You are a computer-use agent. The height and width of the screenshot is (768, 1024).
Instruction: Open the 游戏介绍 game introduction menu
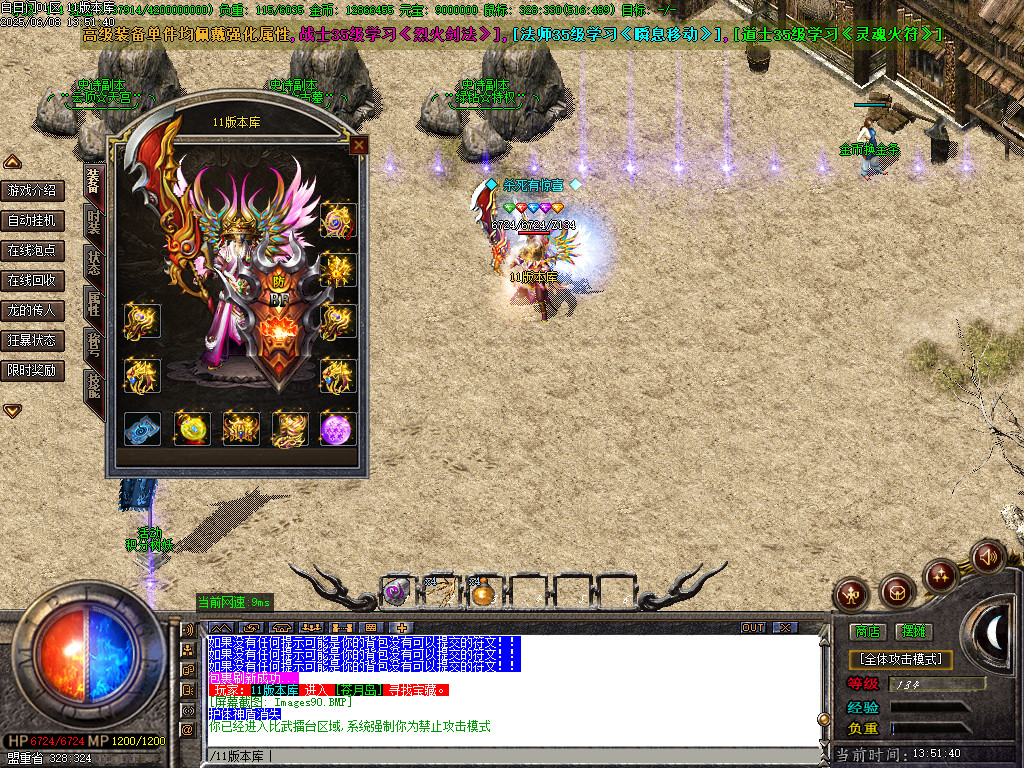[32, 190]
